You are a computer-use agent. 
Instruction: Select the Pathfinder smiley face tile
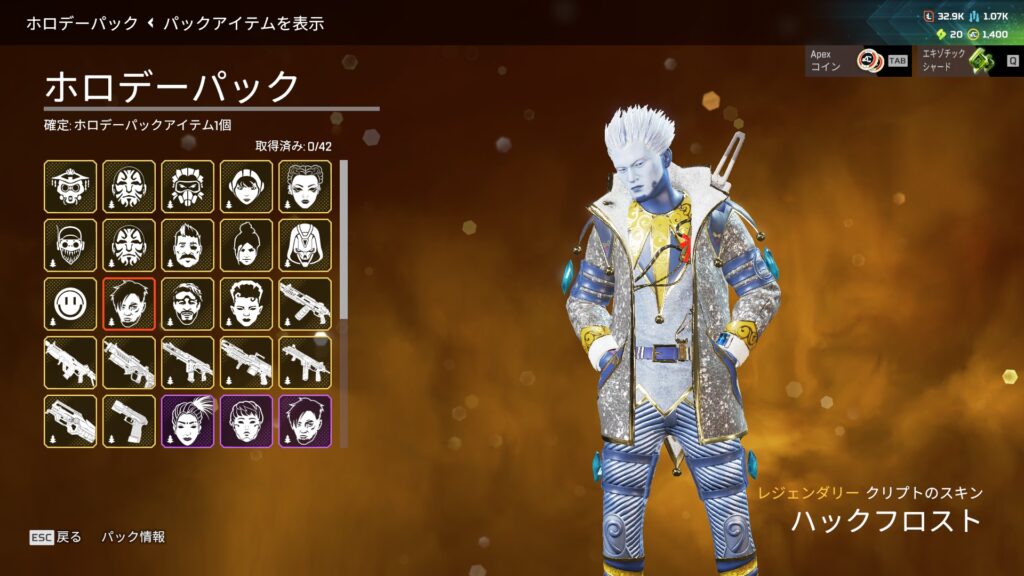click(x=70, y=304)
